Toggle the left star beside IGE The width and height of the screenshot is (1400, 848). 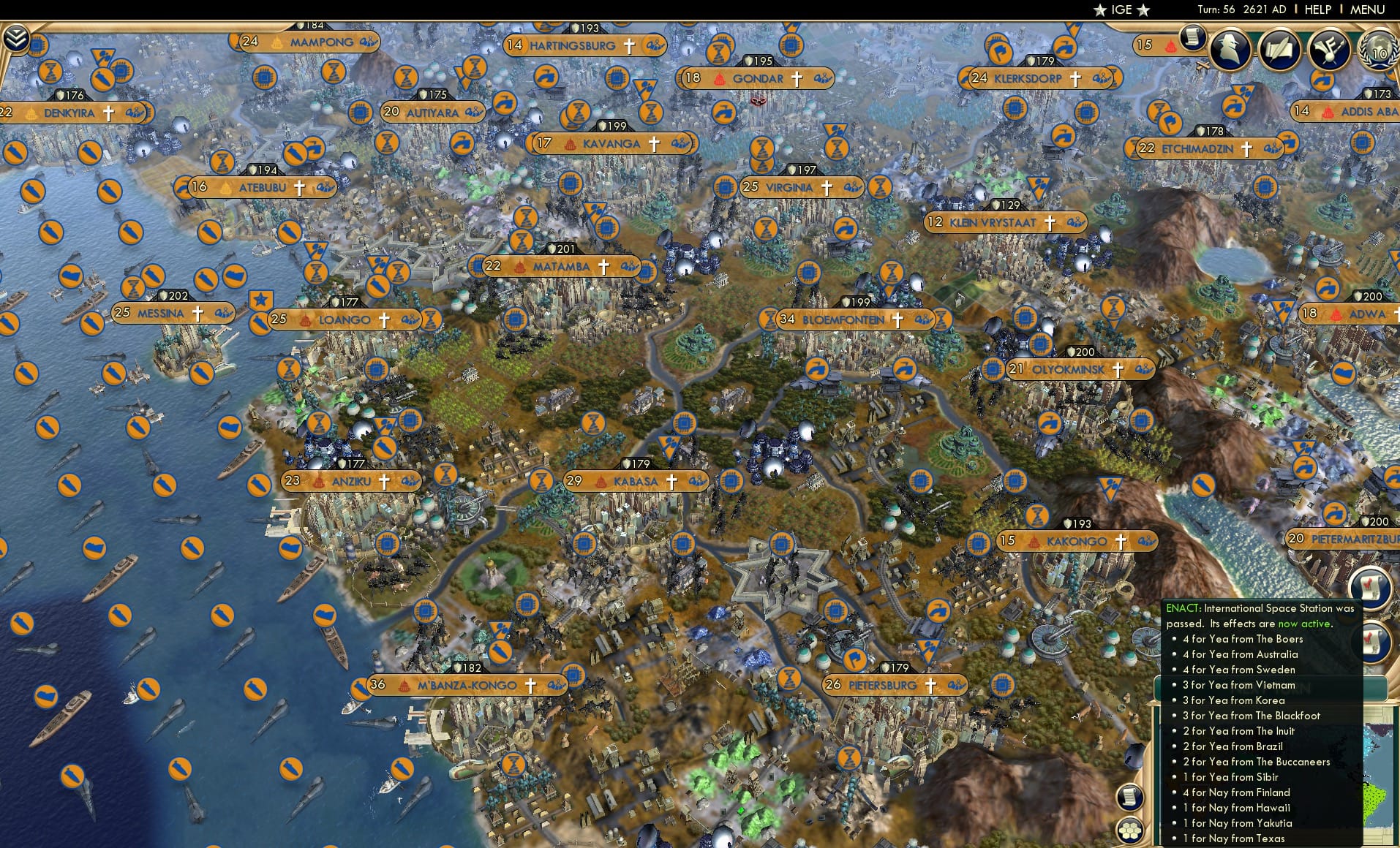1099,10
